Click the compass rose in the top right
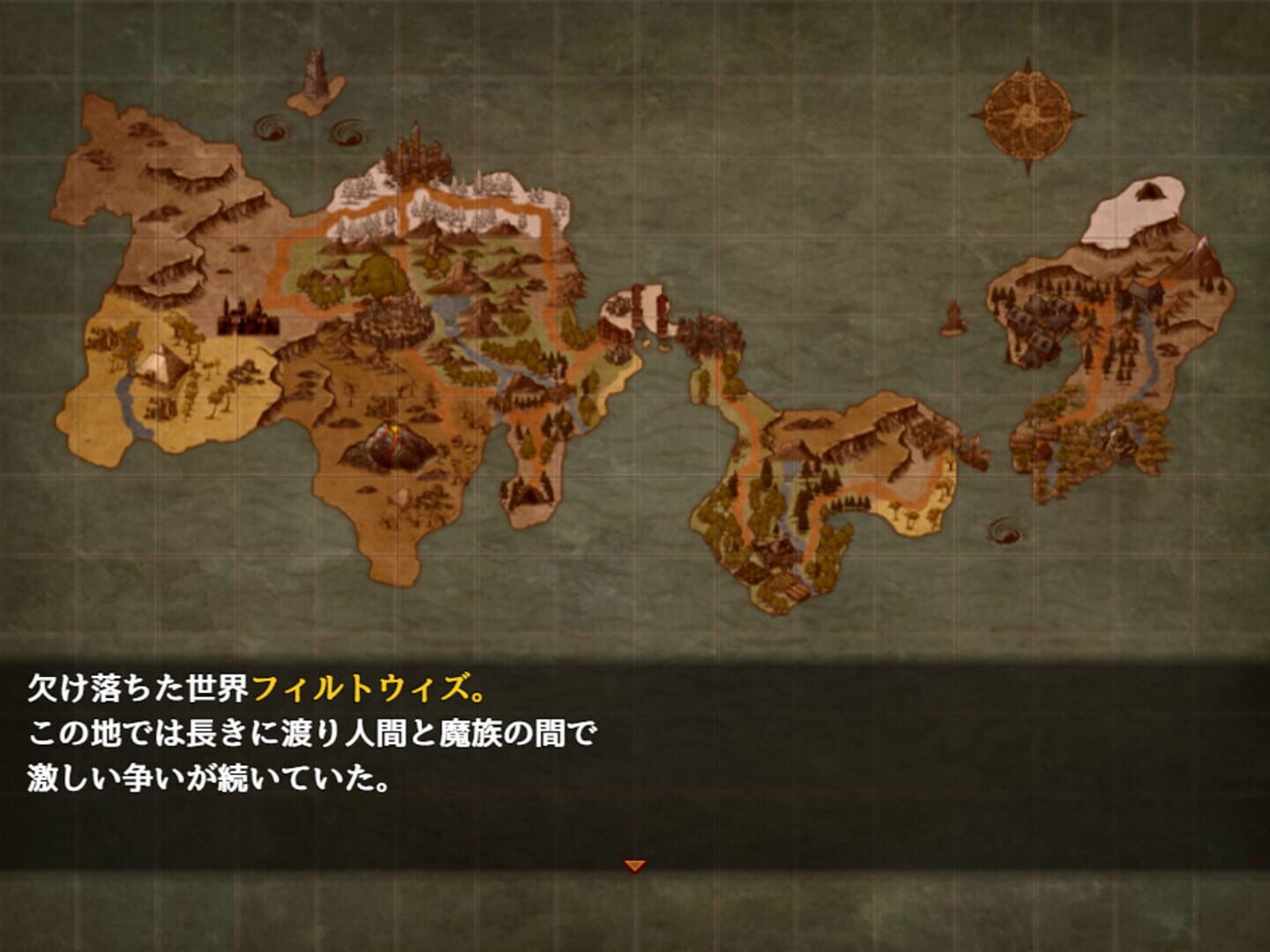 pyautogui.click(x=1026, y=115)
